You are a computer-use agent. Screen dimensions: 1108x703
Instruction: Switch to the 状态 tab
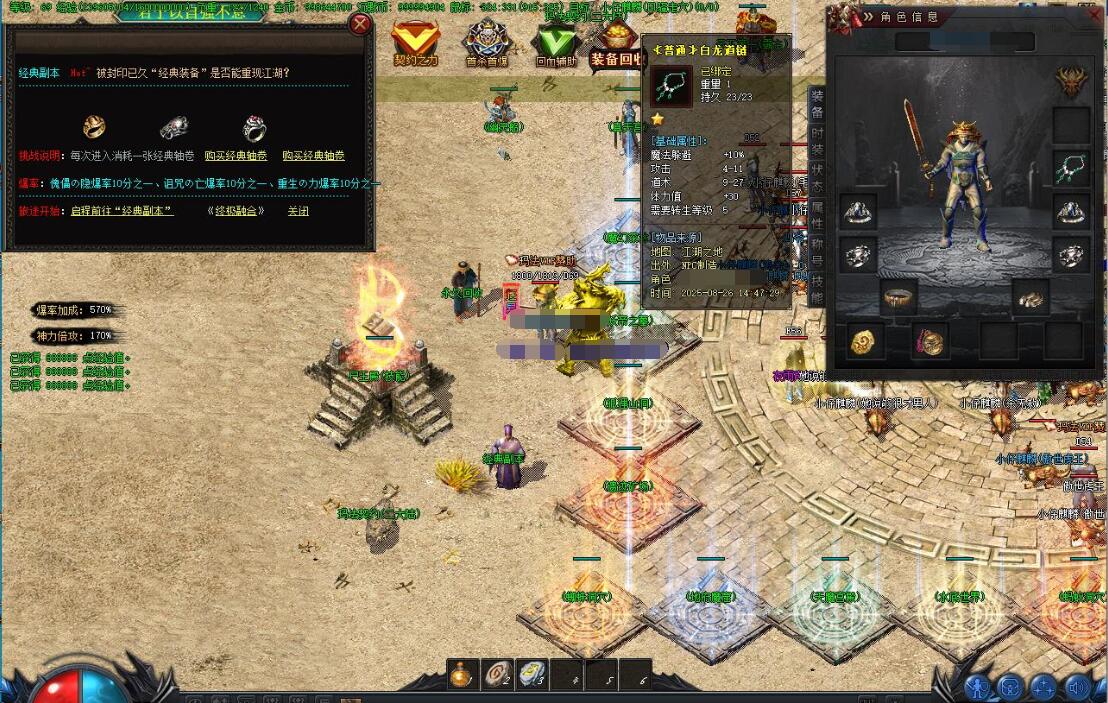pyautogui.click(x=817, y=176)
